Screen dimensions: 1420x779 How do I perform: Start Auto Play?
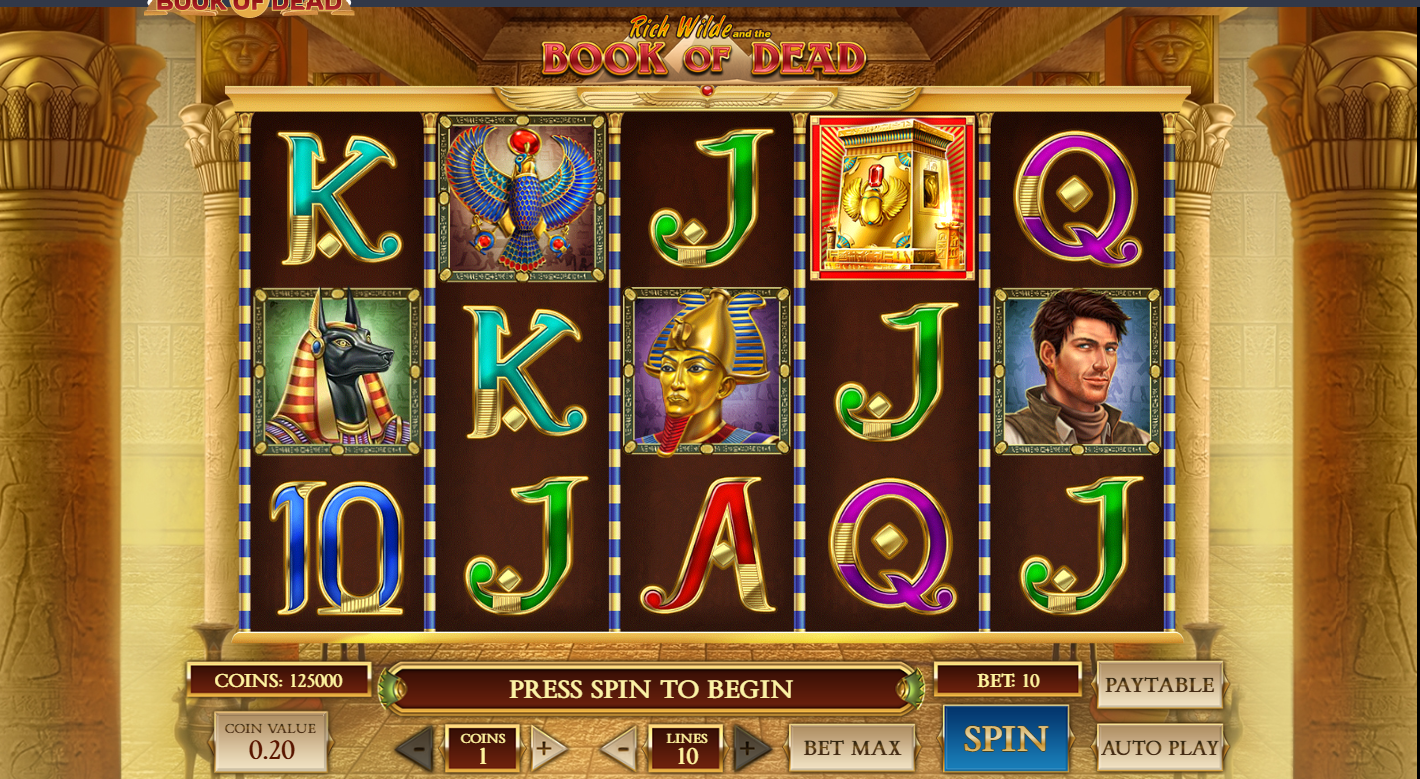tap(1159, 747)
